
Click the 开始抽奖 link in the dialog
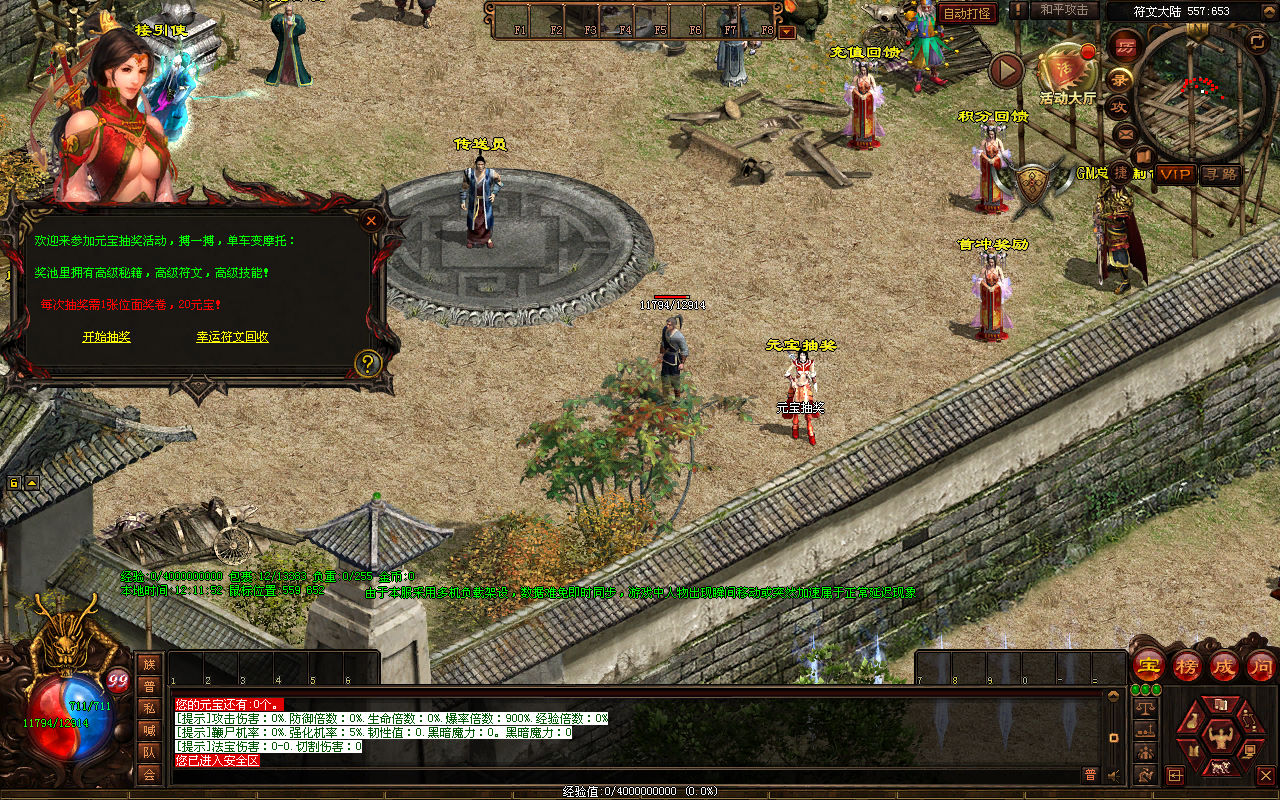click(x=106, y=337)
